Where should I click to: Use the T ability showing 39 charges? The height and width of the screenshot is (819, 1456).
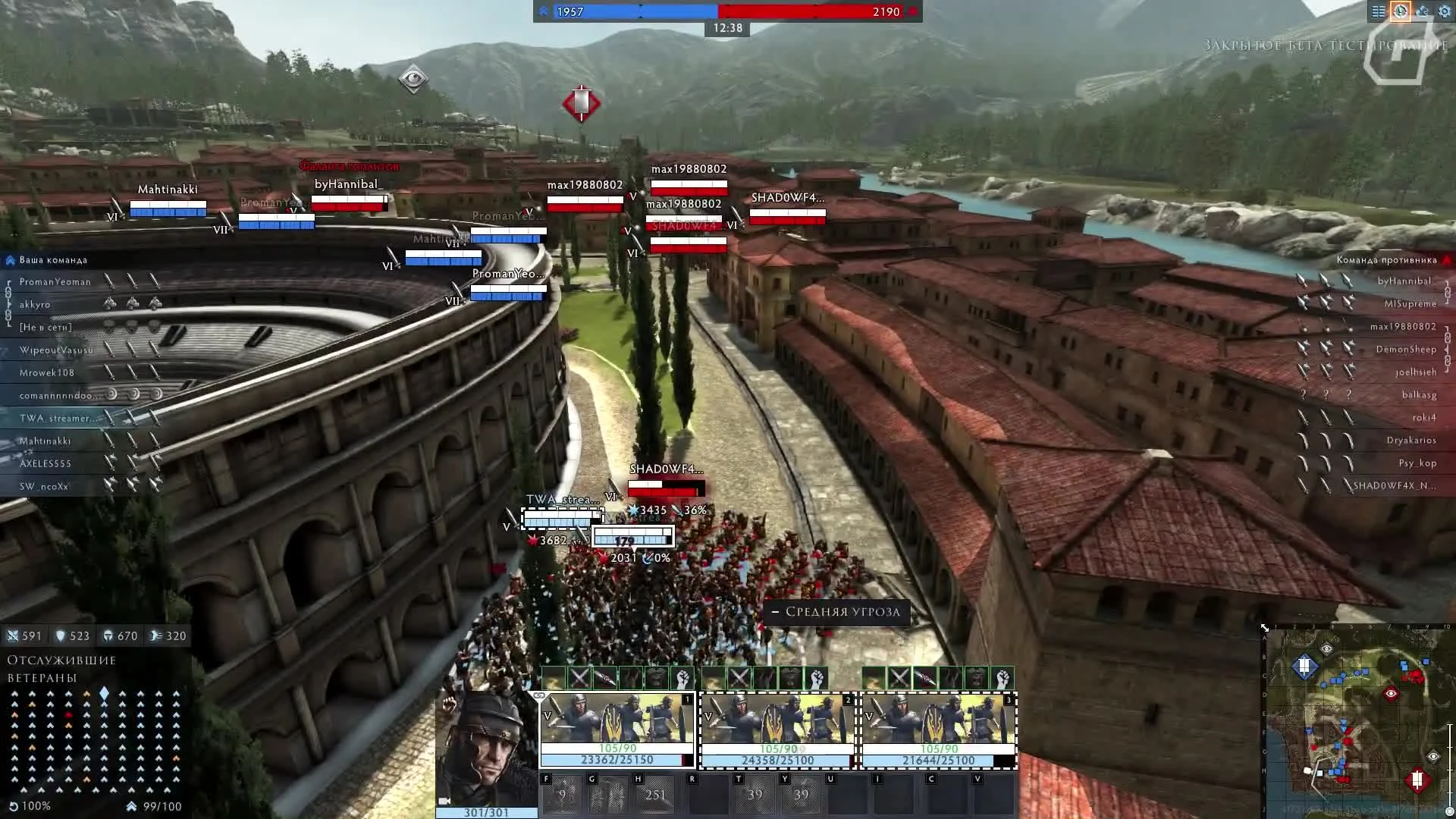click(755, 793)
